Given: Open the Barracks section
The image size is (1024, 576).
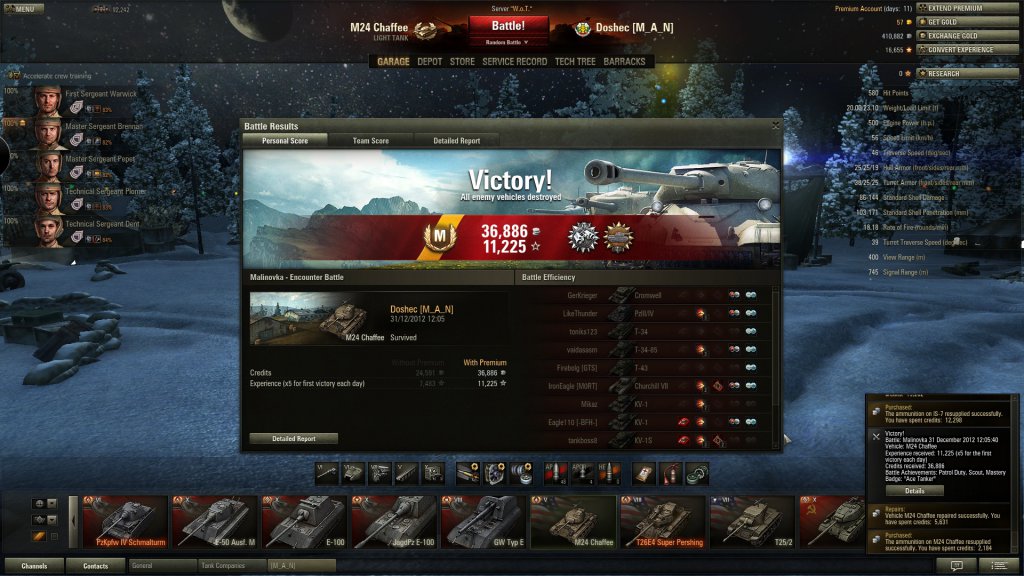Looking at the screenshot, I should click(x=624, y=62).
